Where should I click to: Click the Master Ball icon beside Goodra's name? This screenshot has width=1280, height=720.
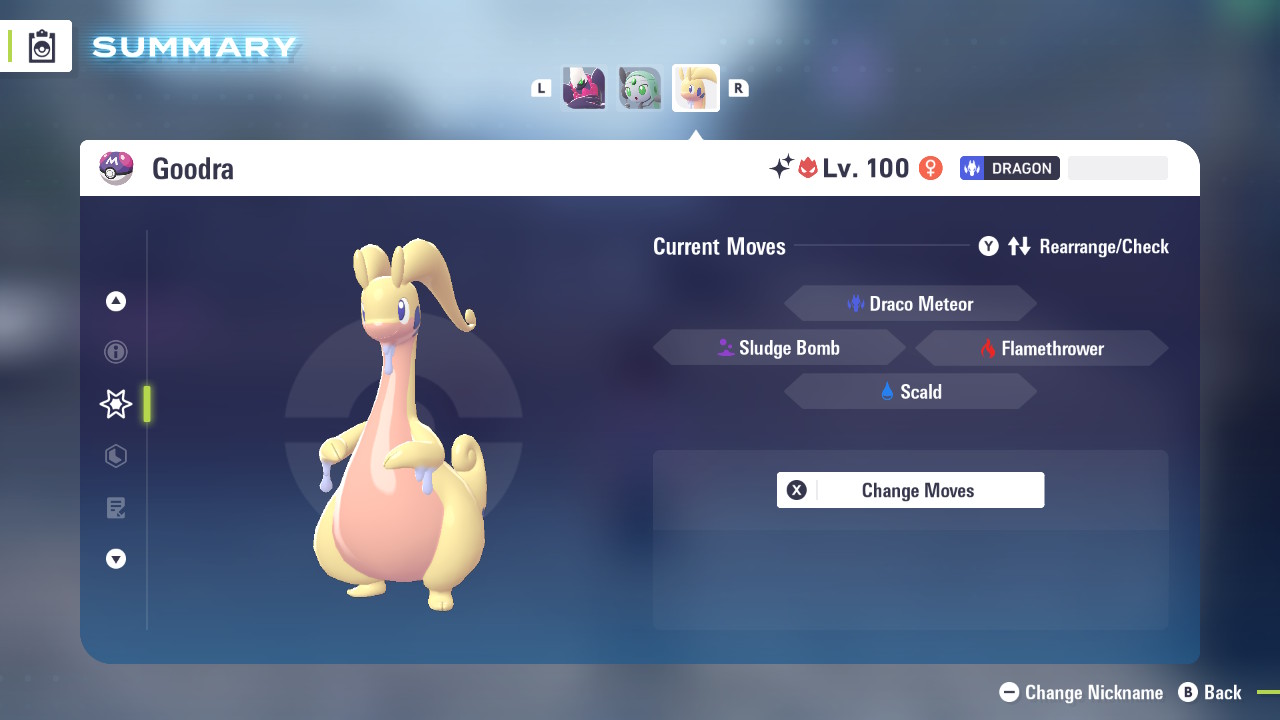[x=117, y=168]
